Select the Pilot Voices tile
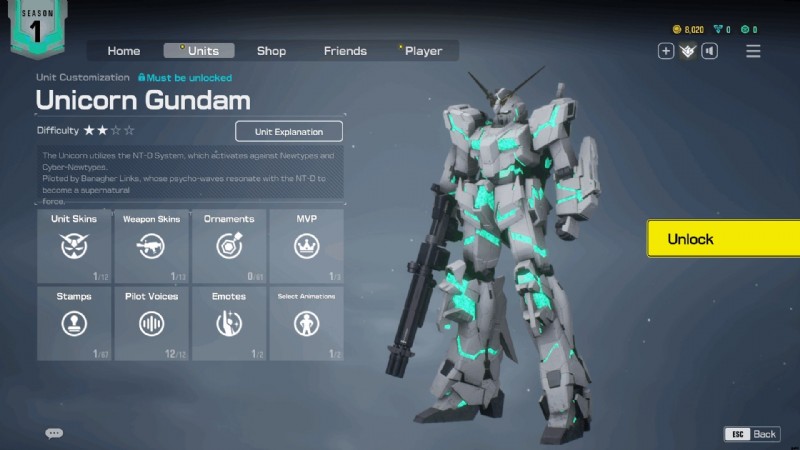This screenshot has height=450, width=800. tap(151, 323)
